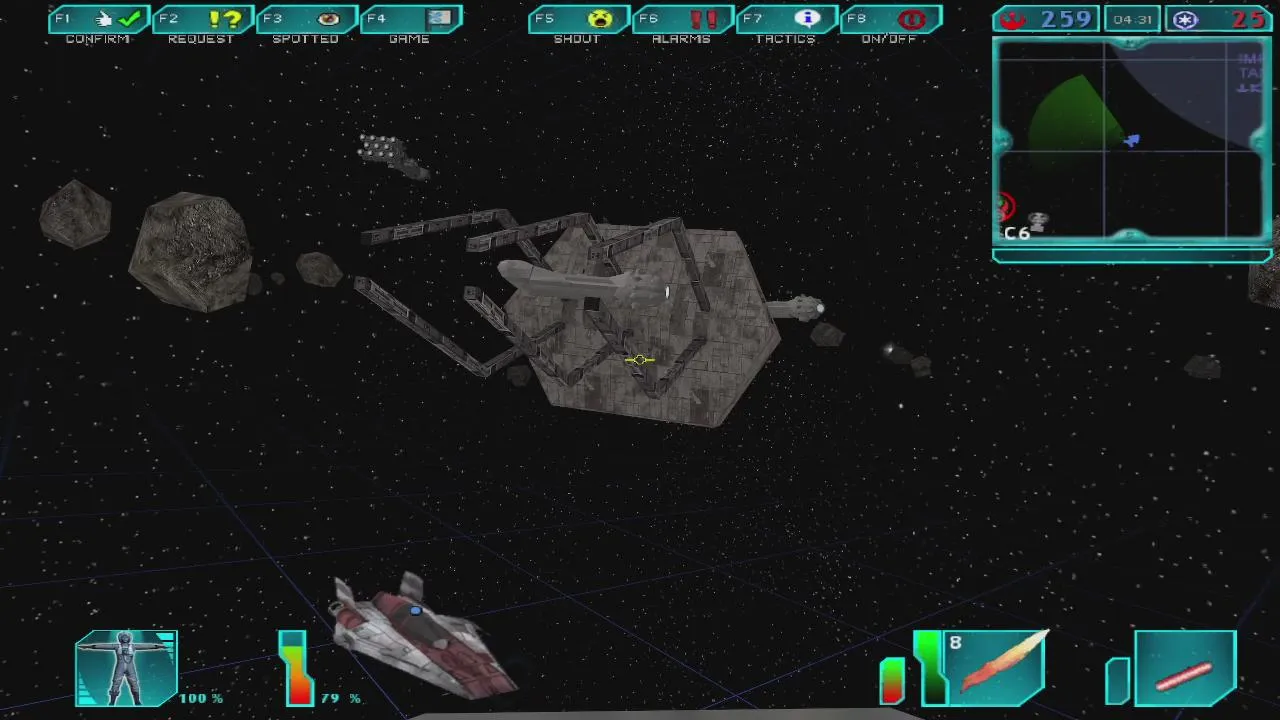The height and width of the screenshot is (720, 1280).
Task: Click the radar minimap
Action: pos(1132,141)
